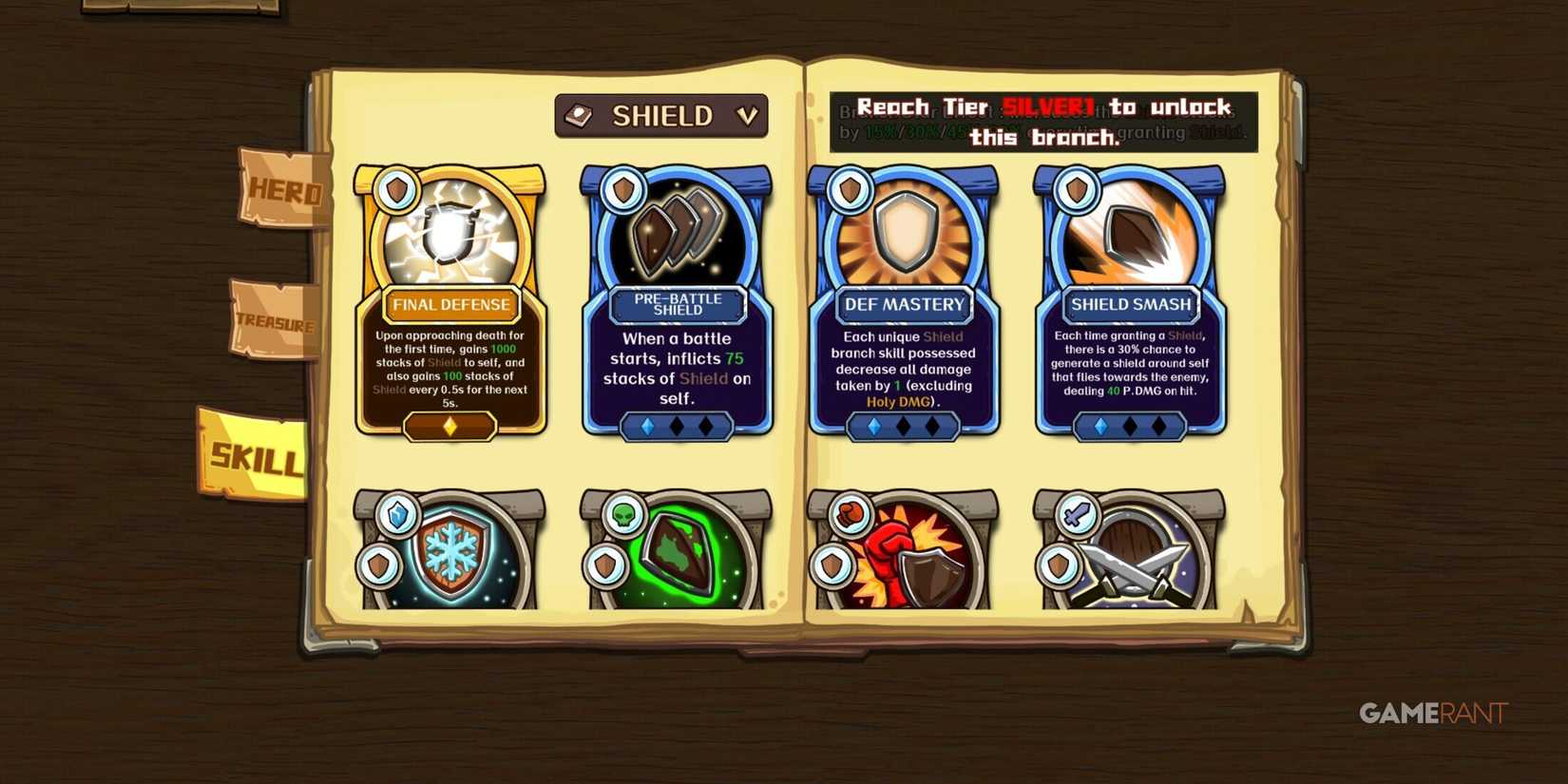Expand the banner arrow next to SHIELD
The height and width of the screenshot is (784, 1568).
pyautogui.click(x=748, y=116)
